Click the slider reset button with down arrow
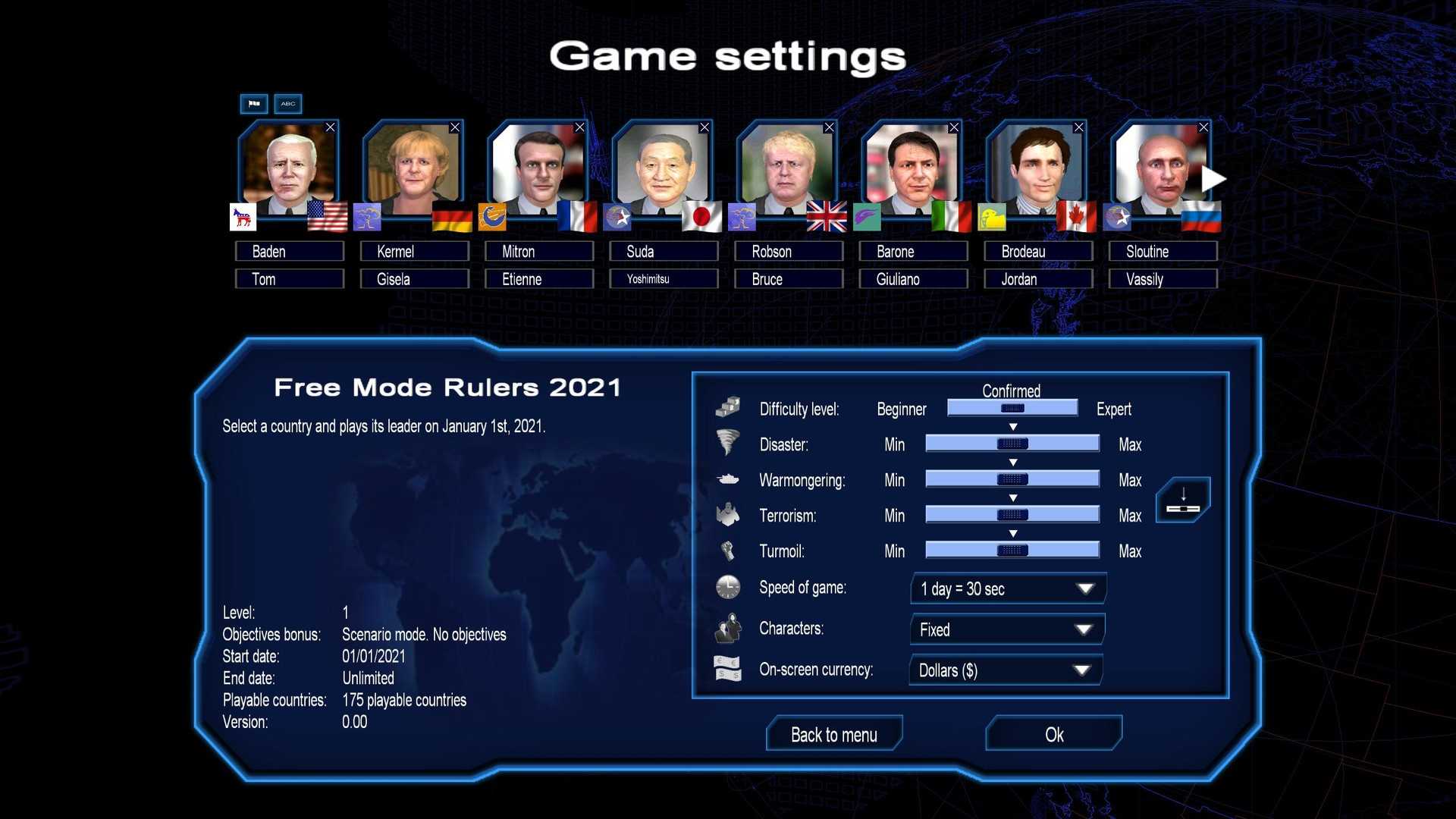 pyautogui.click(x=1182, y=500)
